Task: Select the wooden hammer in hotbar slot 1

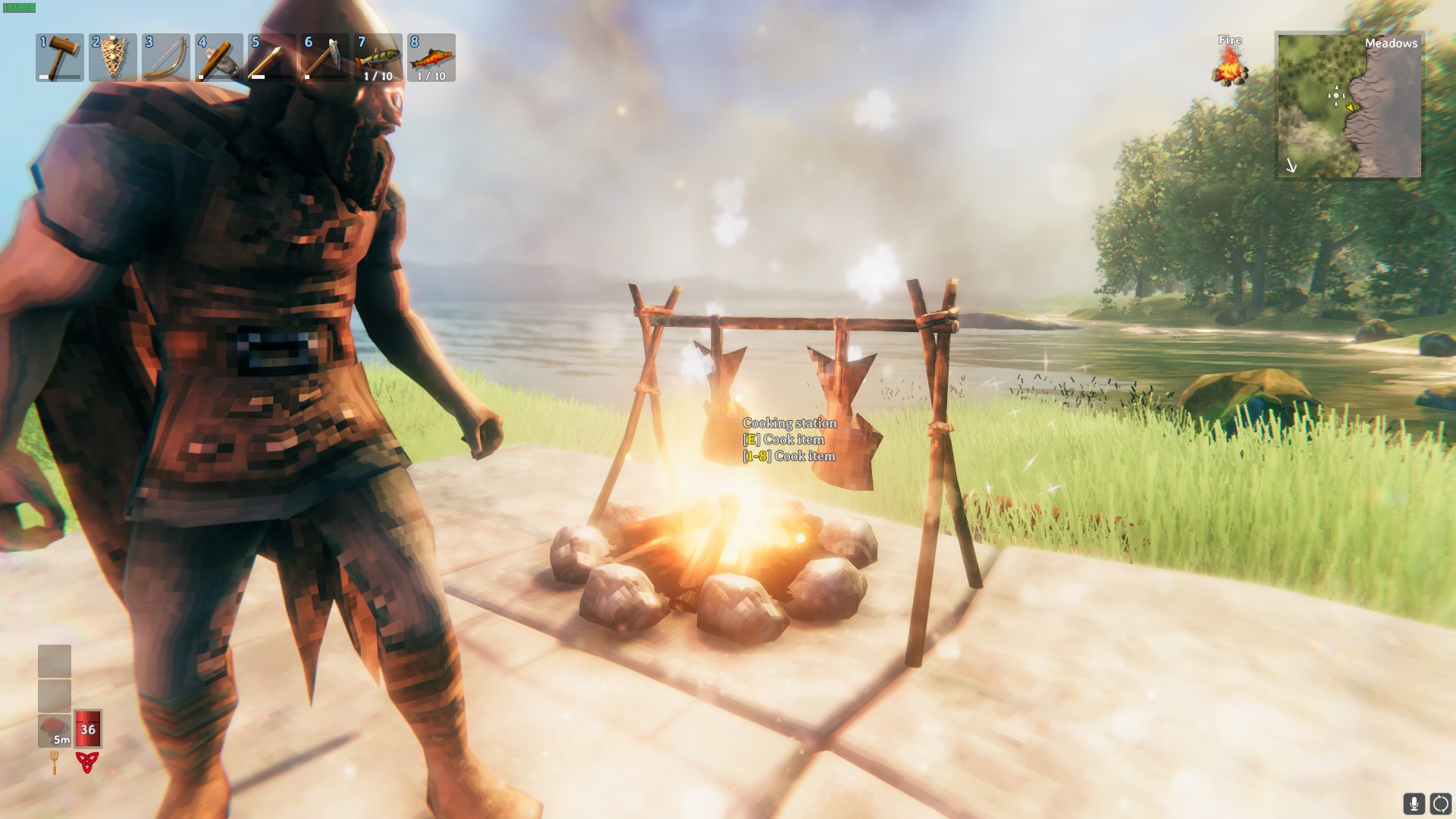Action: (x=60, y=58)
